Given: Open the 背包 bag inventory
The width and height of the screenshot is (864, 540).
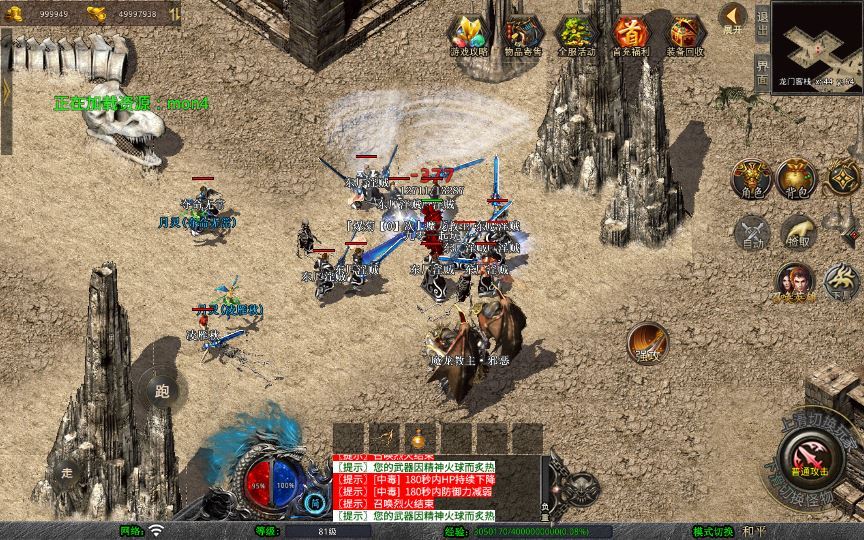Looking at the screenshot, I should point(796,176).
